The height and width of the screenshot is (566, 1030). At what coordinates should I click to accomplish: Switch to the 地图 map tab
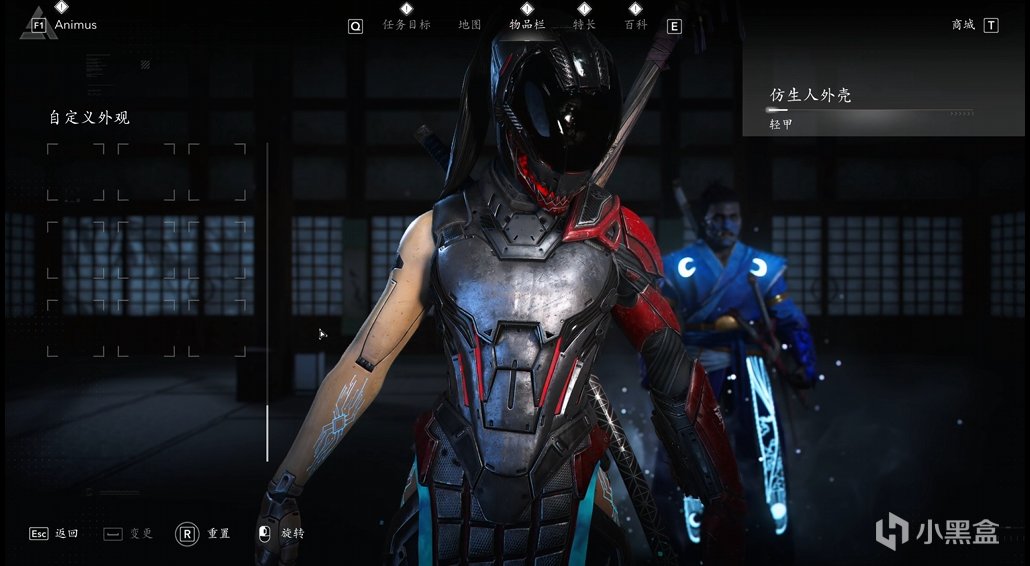(x=469, y=25)
